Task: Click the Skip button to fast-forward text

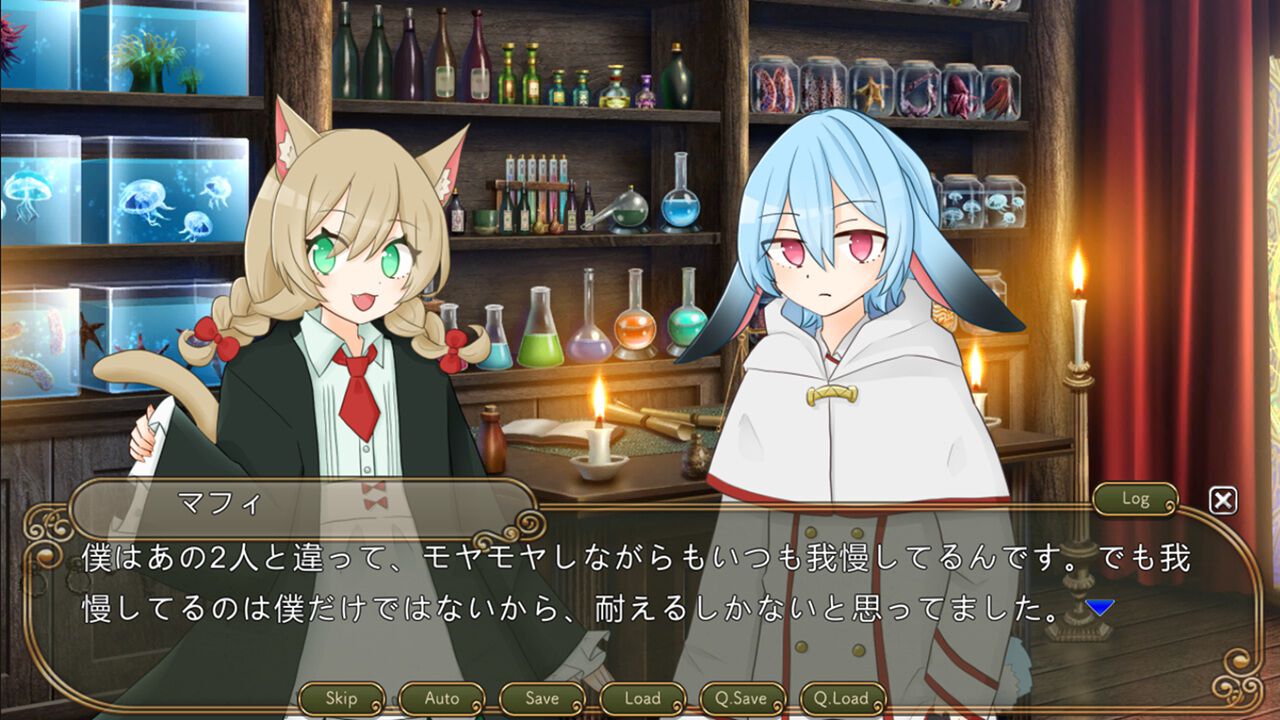Action: point(343,698)
